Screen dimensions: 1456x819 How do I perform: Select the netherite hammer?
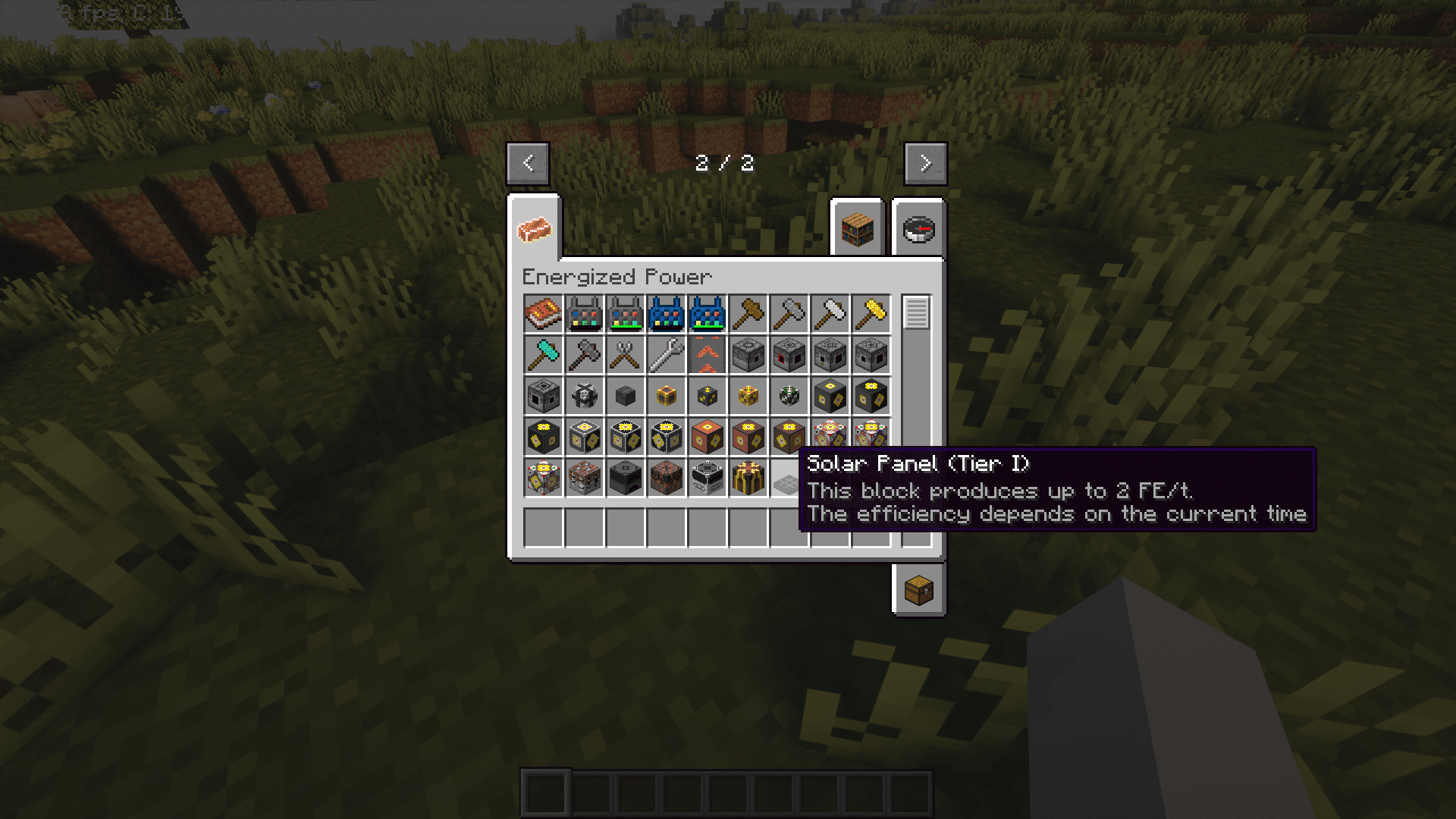pyautogui.click(x=585, y=356)
